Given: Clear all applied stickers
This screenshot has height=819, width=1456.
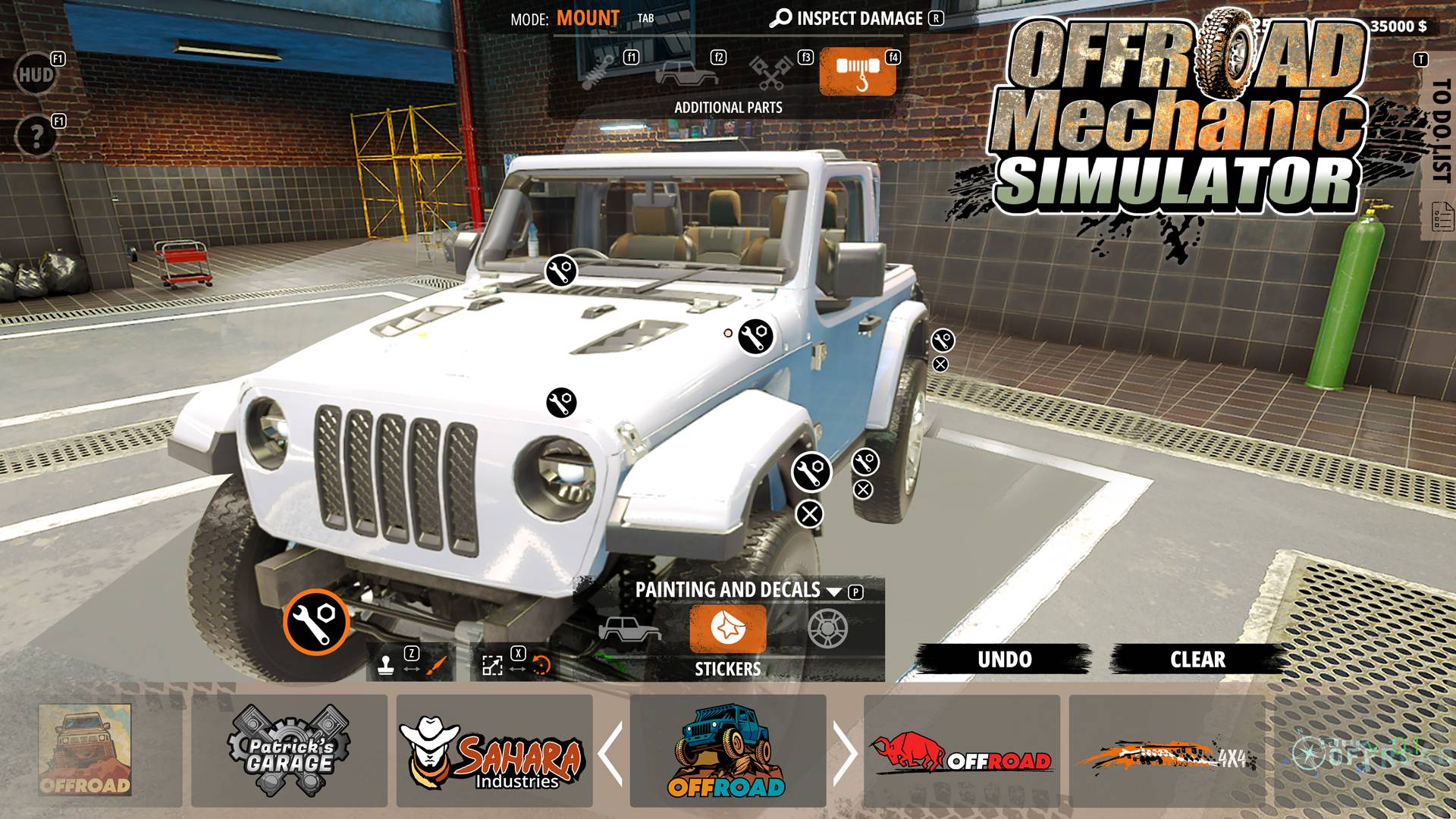Looking at the screenshot, I should click(1197, 659).
